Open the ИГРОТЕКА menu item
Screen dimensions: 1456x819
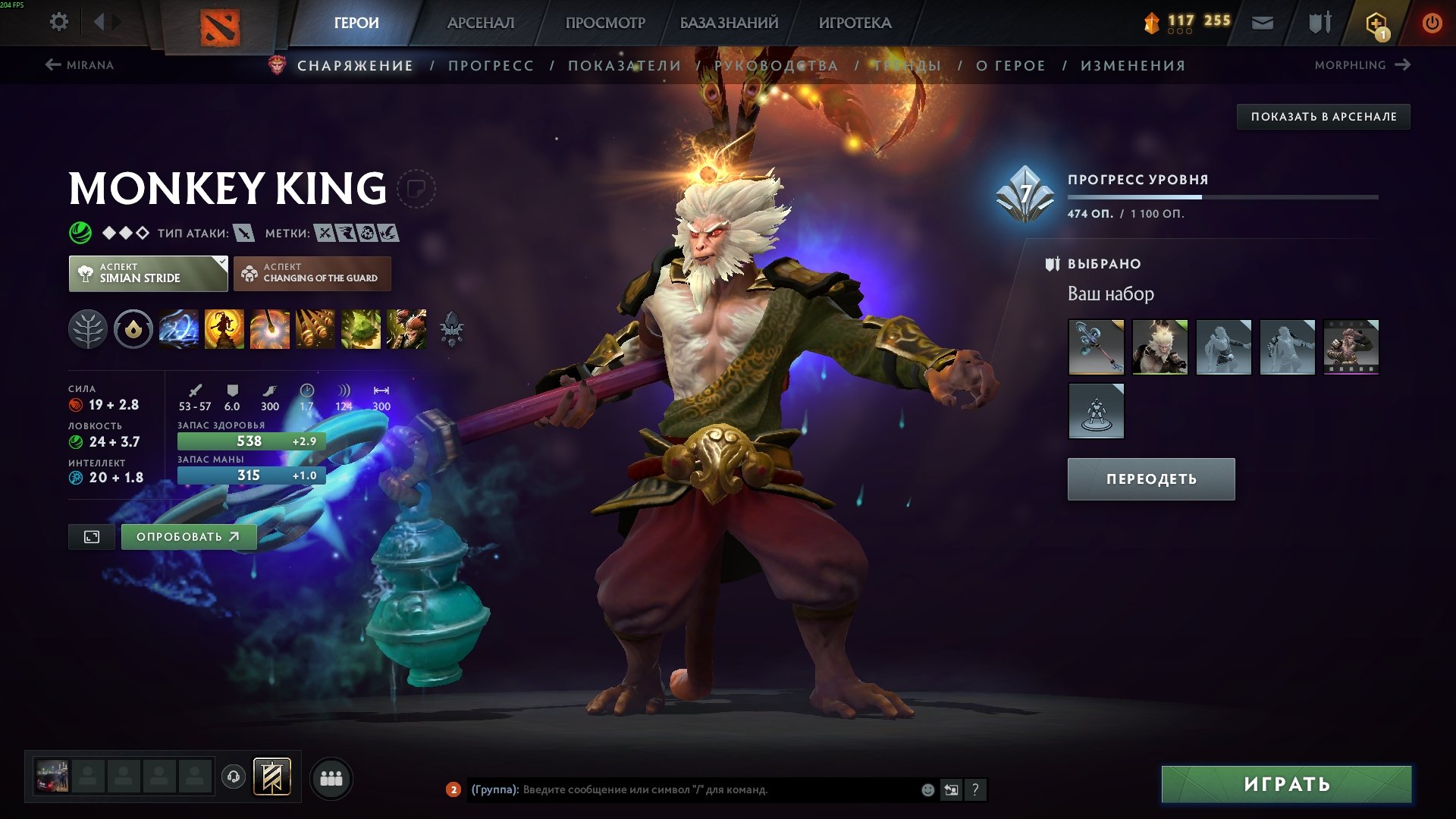(855, 23)
